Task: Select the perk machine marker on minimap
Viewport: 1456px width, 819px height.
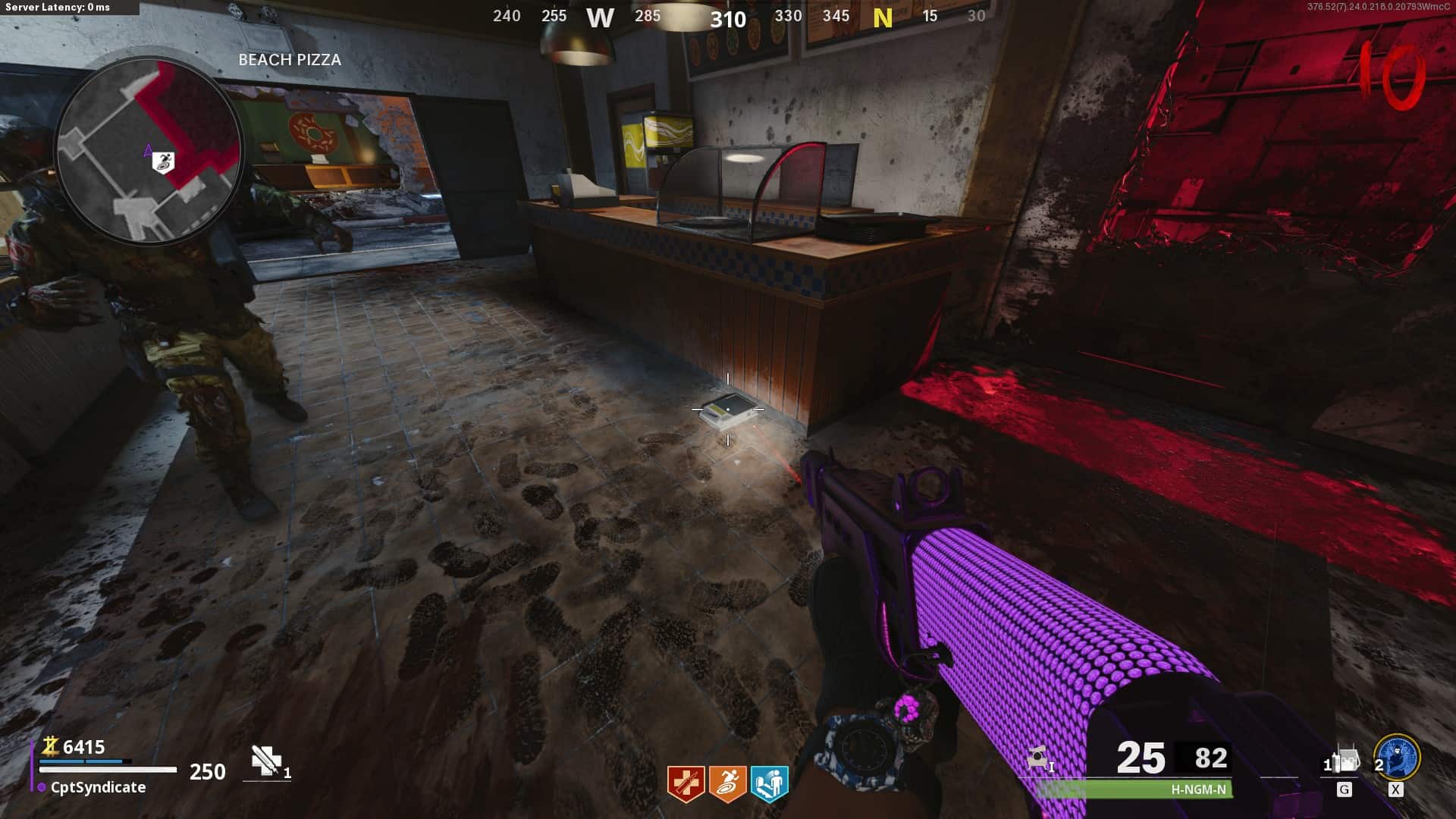Action: tap(164, 162)
